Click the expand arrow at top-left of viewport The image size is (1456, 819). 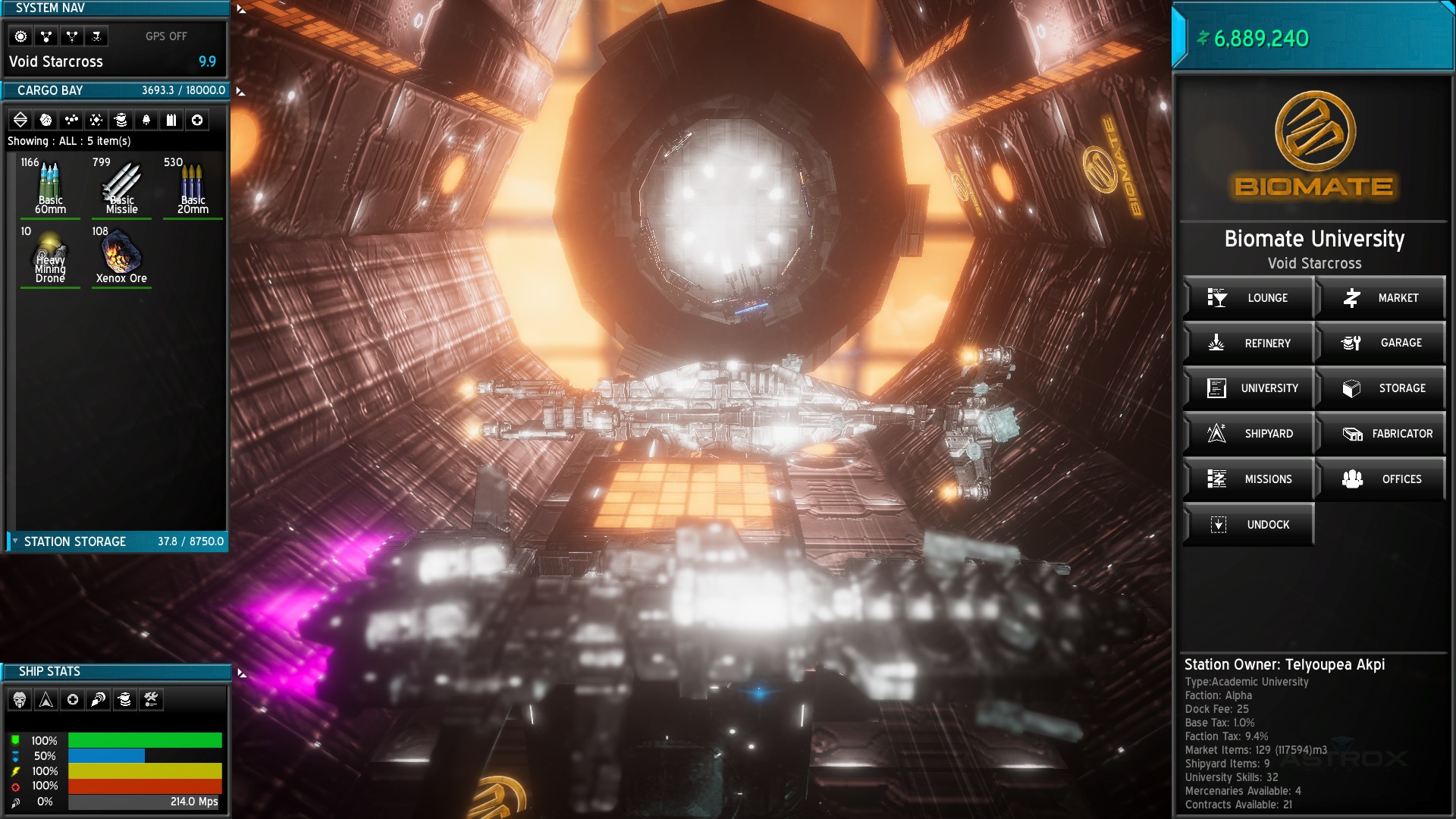tap(240, 8)
